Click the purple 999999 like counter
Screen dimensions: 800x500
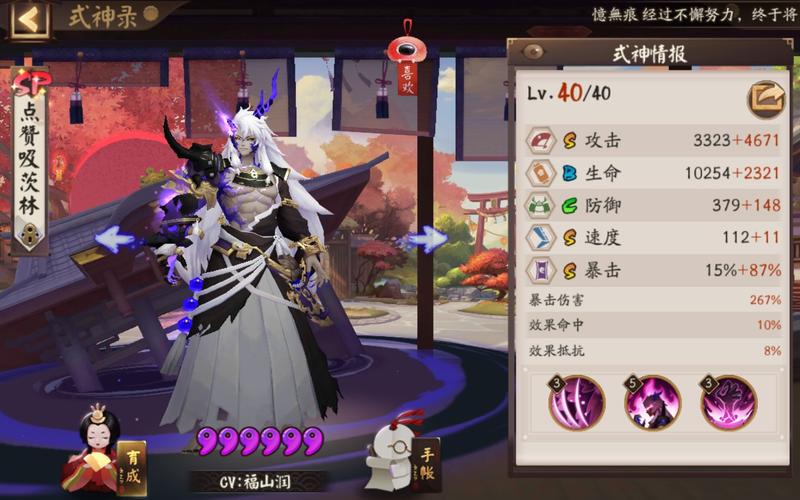pyautogui.click(x=259, y=440)
